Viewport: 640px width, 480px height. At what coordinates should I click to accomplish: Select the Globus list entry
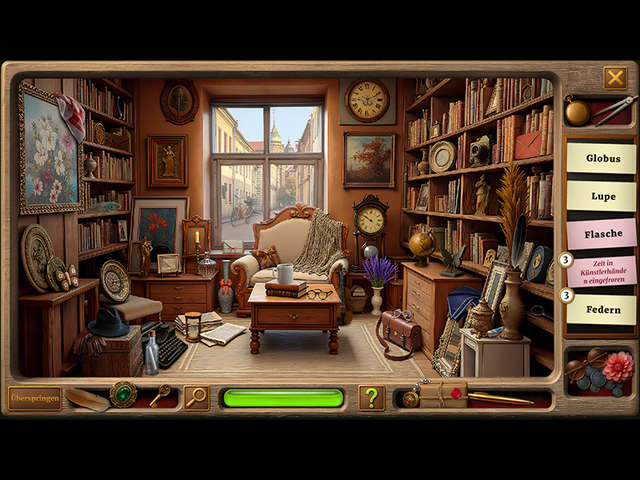(601, 157)
